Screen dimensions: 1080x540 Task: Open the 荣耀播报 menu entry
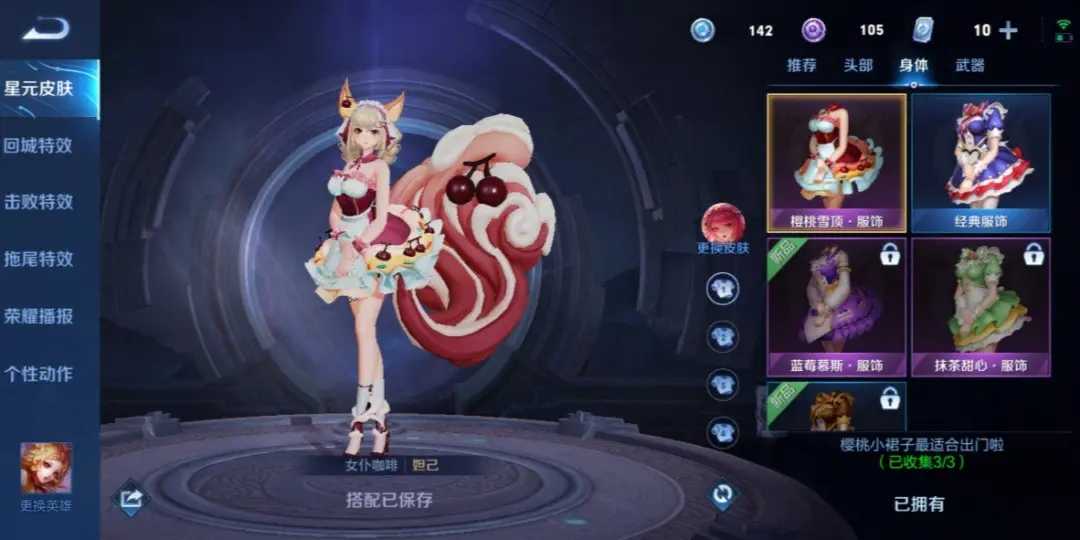[40, 316]
